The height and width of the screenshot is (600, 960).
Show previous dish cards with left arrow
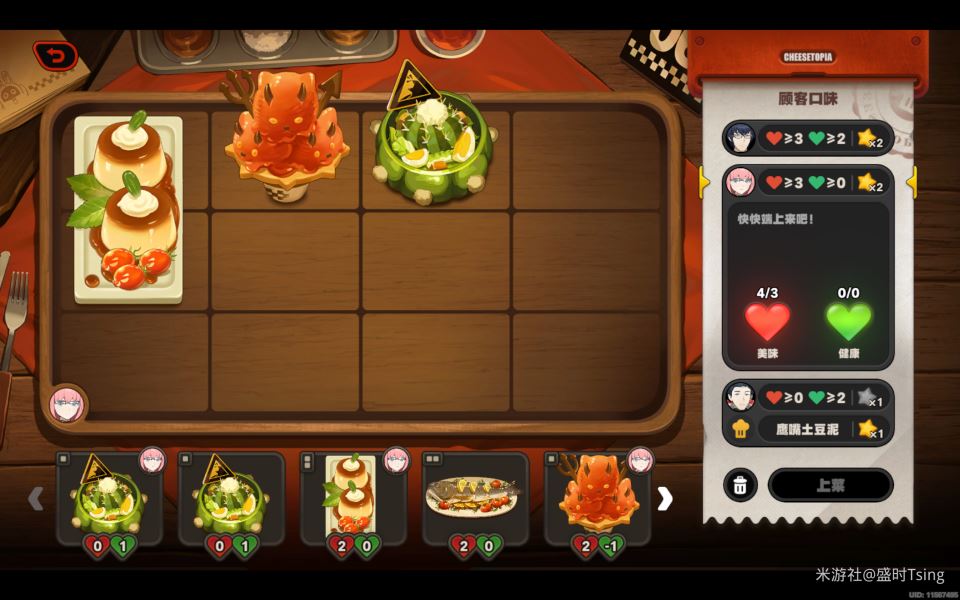pyautogui.click(x=36, y=498)
